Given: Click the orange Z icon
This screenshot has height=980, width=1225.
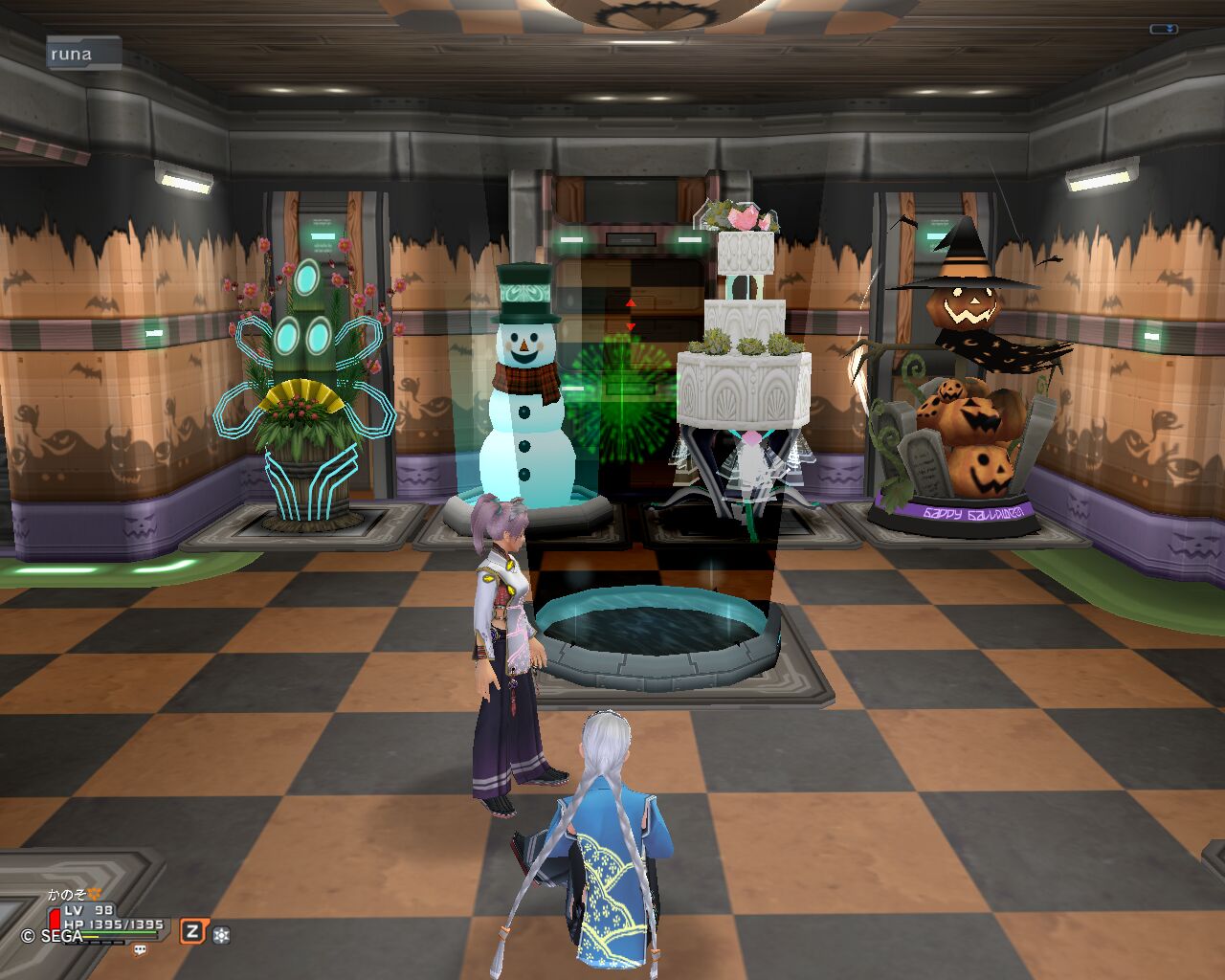Looking at the screenshot, I should 192,931.
